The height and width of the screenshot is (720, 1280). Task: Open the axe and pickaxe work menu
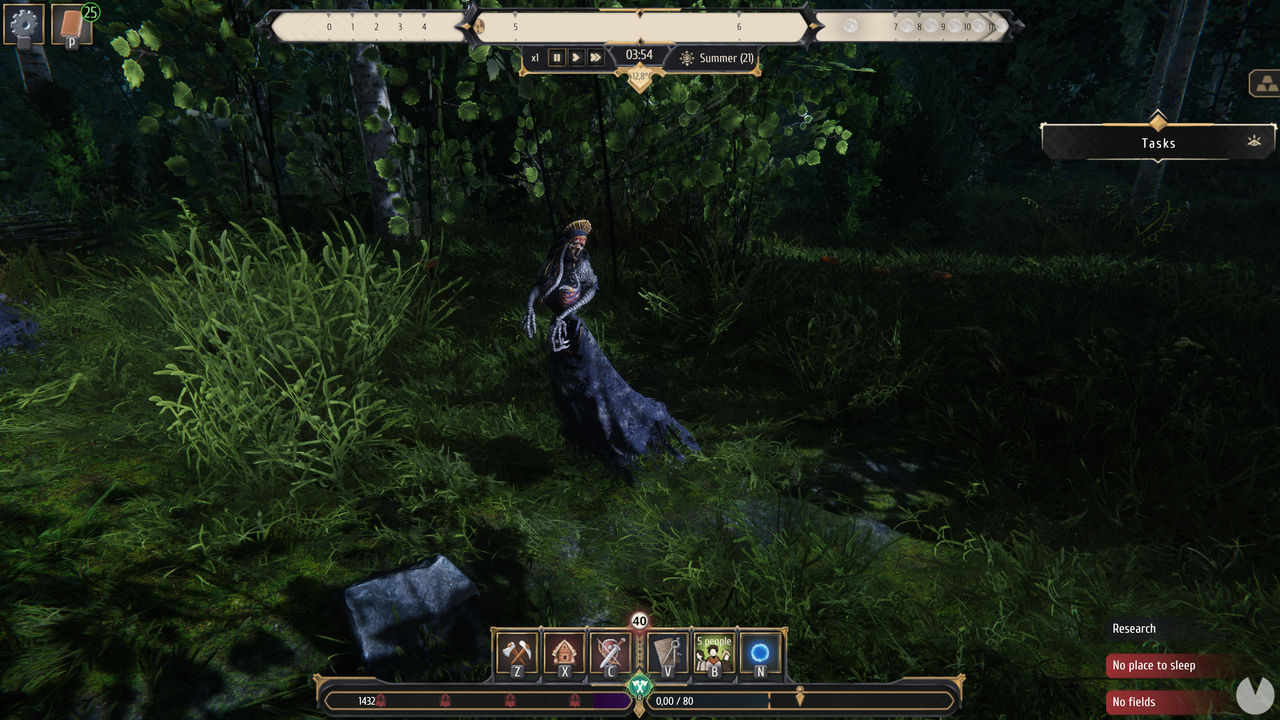[x=517, y=653]
